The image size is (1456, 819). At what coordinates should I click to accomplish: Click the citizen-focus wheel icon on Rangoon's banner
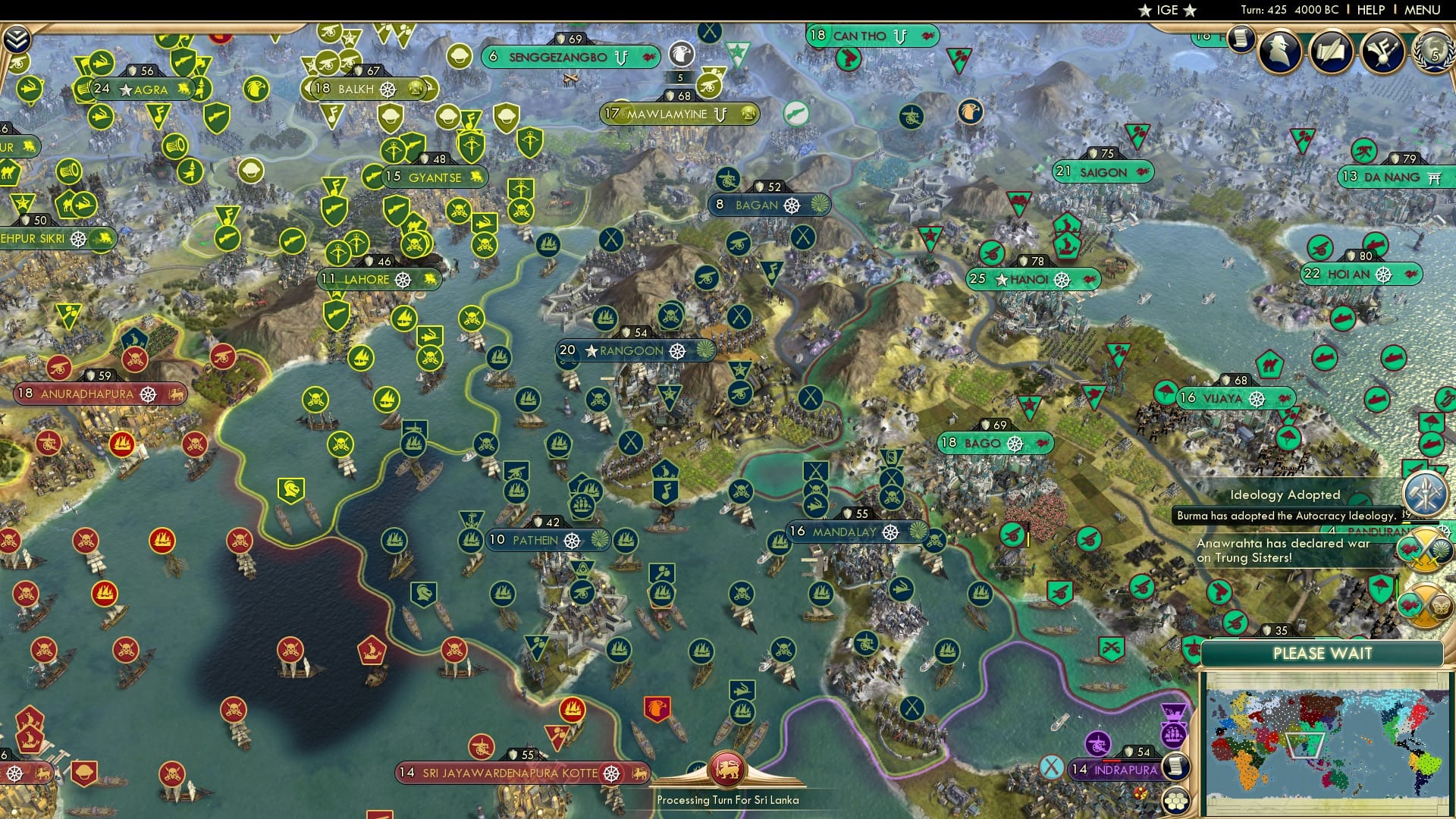pos(677,351)
